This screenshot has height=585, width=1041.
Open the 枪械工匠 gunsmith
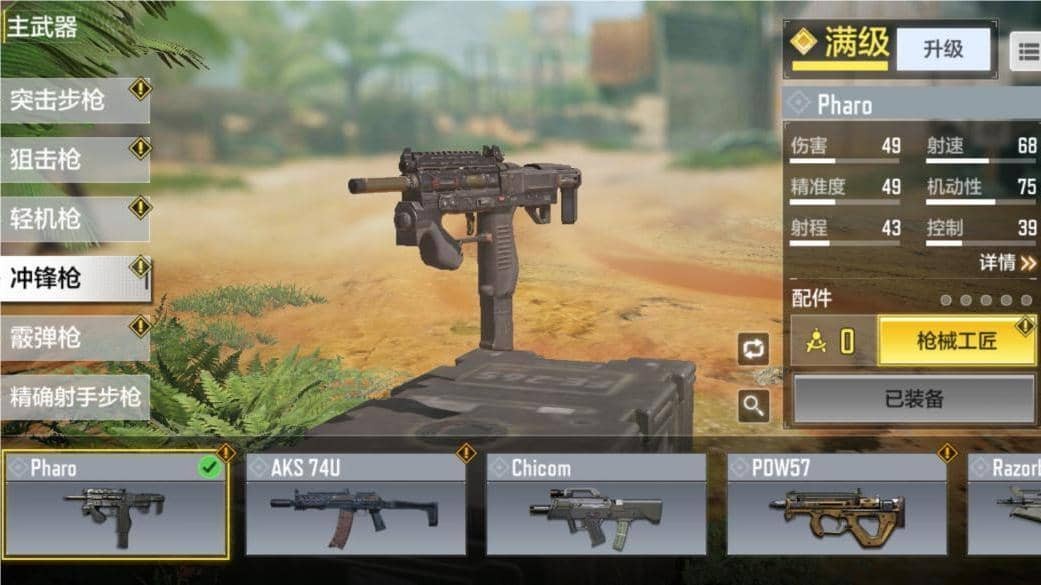click(956, 341)
